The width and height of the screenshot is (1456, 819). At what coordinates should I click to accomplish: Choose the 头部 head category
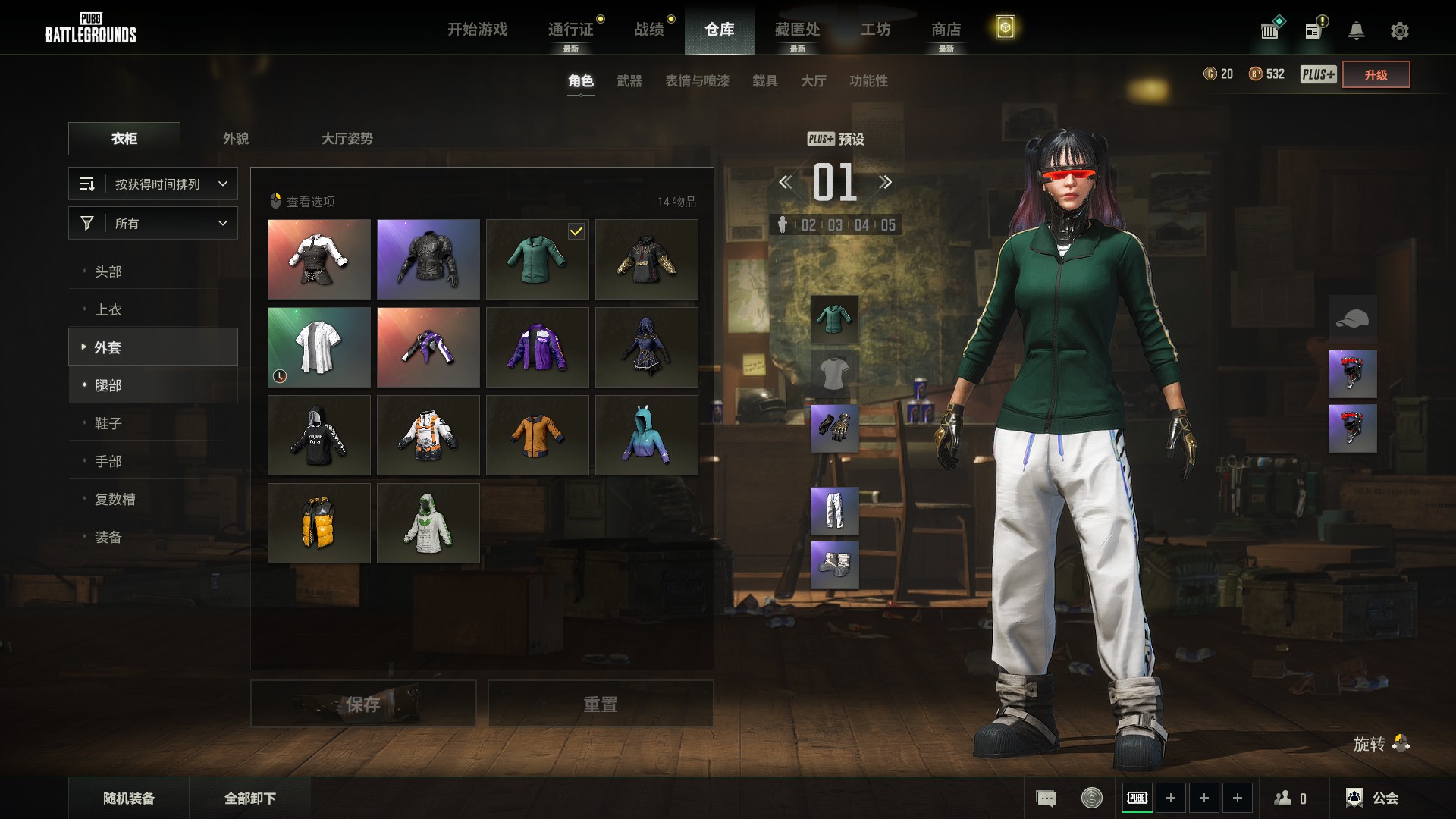tap(108, 271)
